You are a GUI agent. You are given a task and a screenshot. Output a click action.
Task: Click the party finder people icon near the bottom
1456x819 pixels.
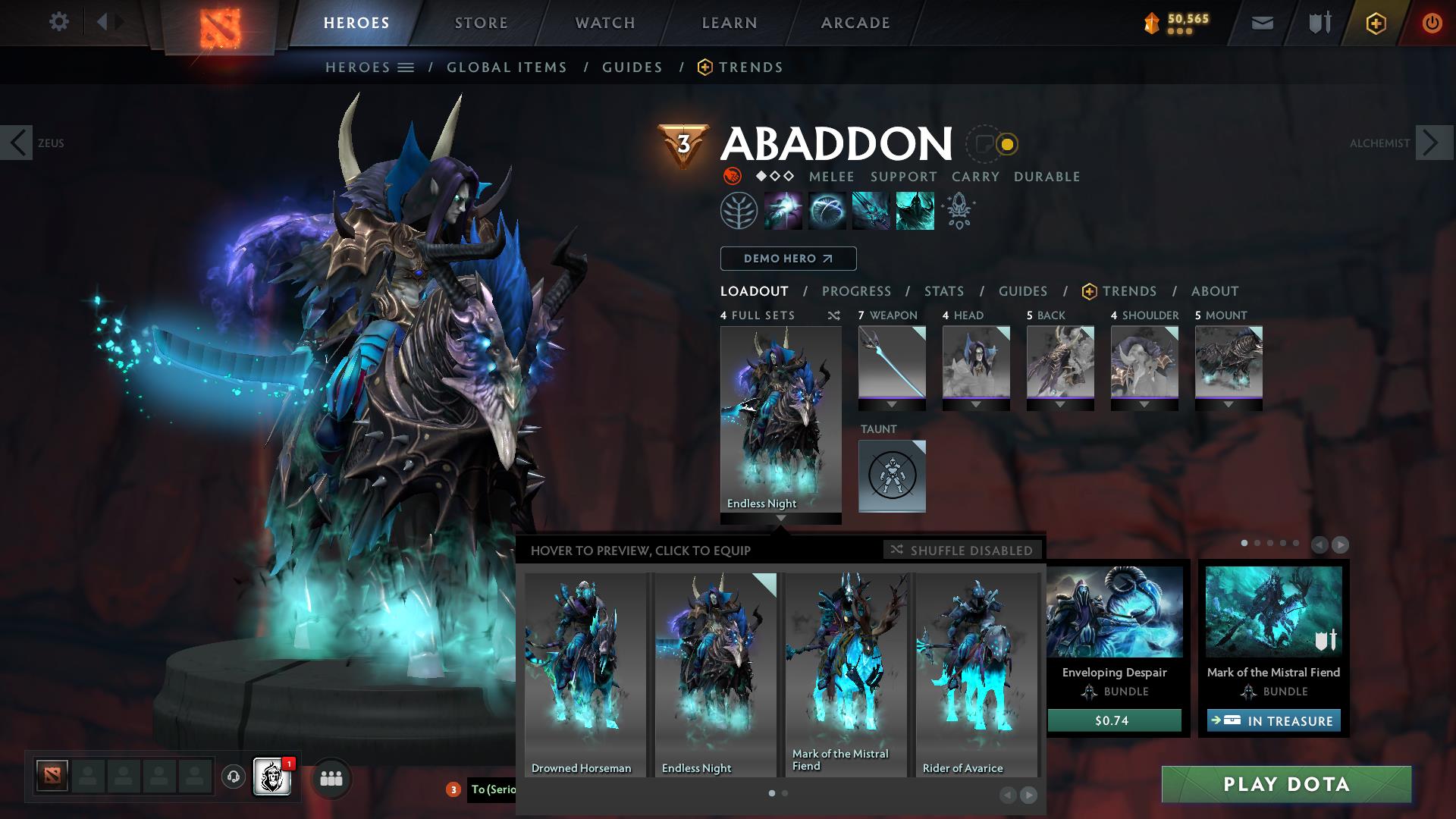click(x=330, y=778)
